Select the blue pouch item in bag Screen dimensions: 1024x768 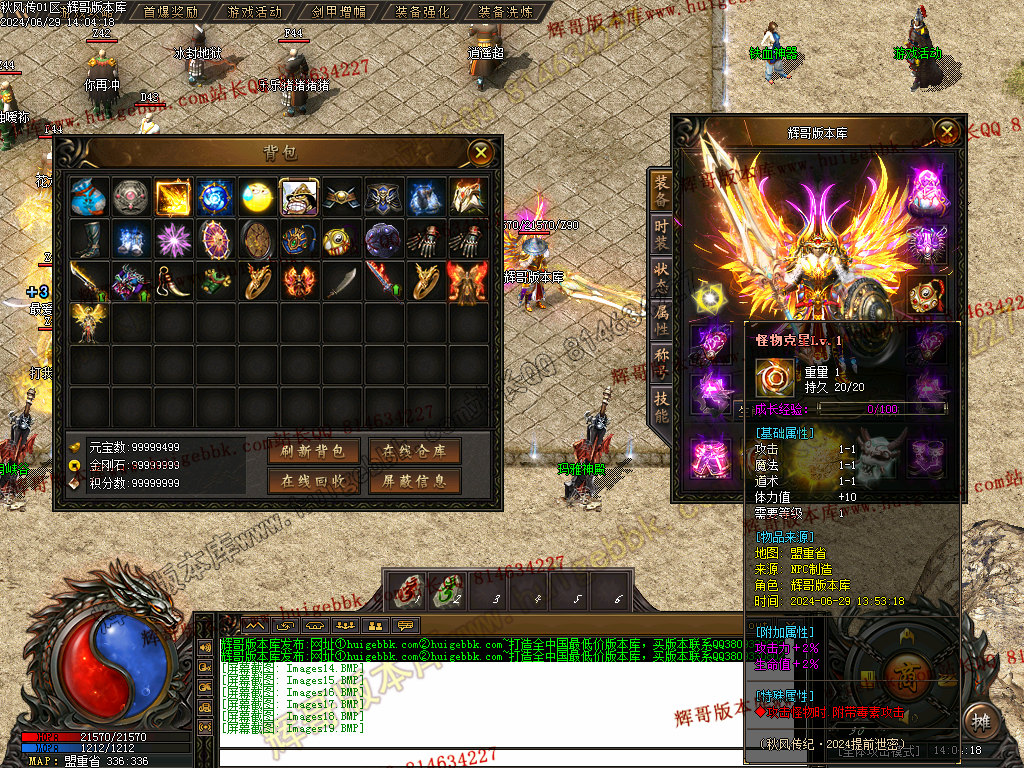pos(89,197)
